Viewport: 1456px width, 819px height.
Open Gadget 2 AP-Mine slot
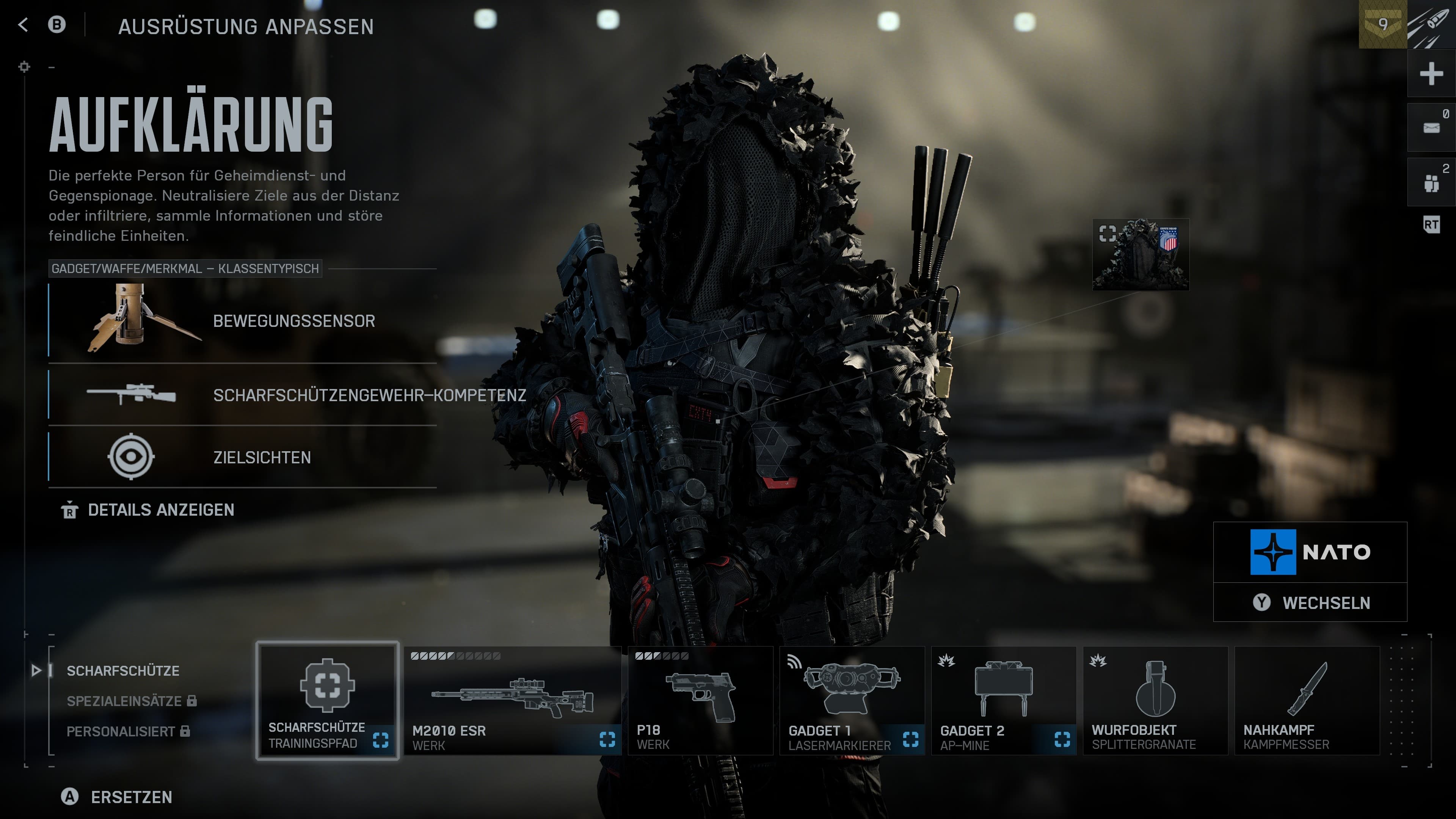point(1003,701)
